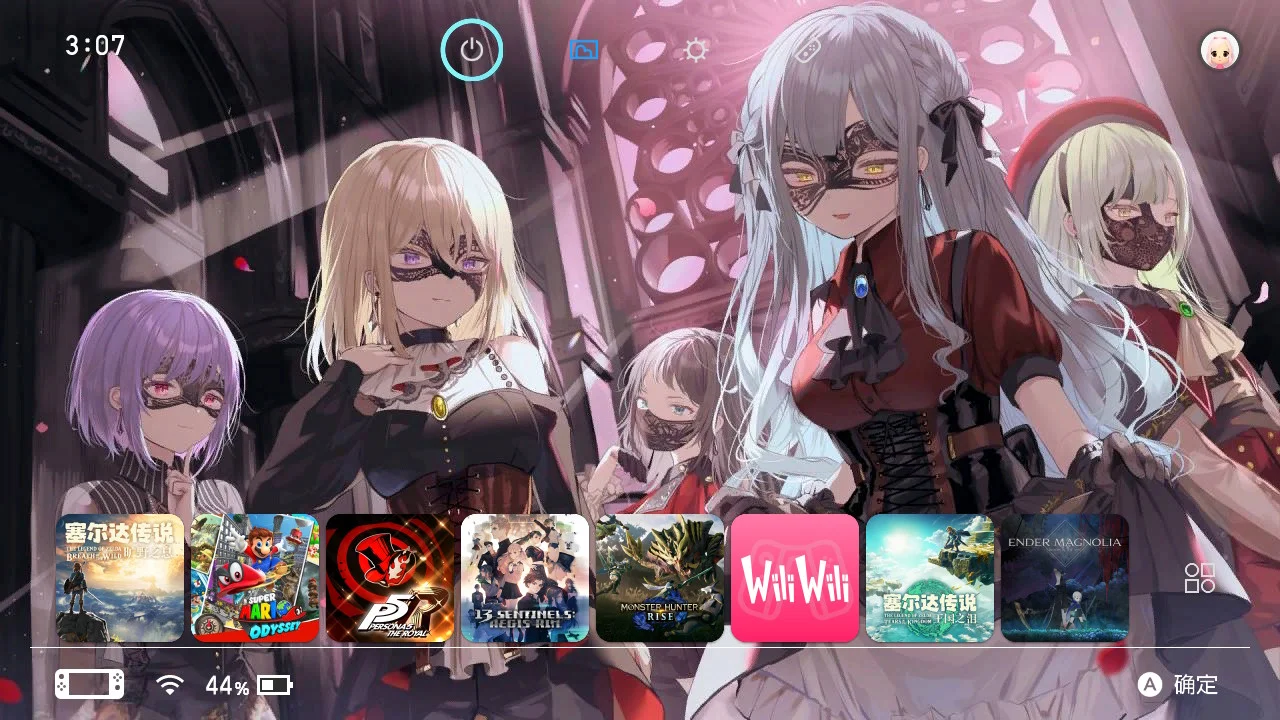Open the WiliWili app
This screenshot has width=1280, height=720.
point(796,578)
